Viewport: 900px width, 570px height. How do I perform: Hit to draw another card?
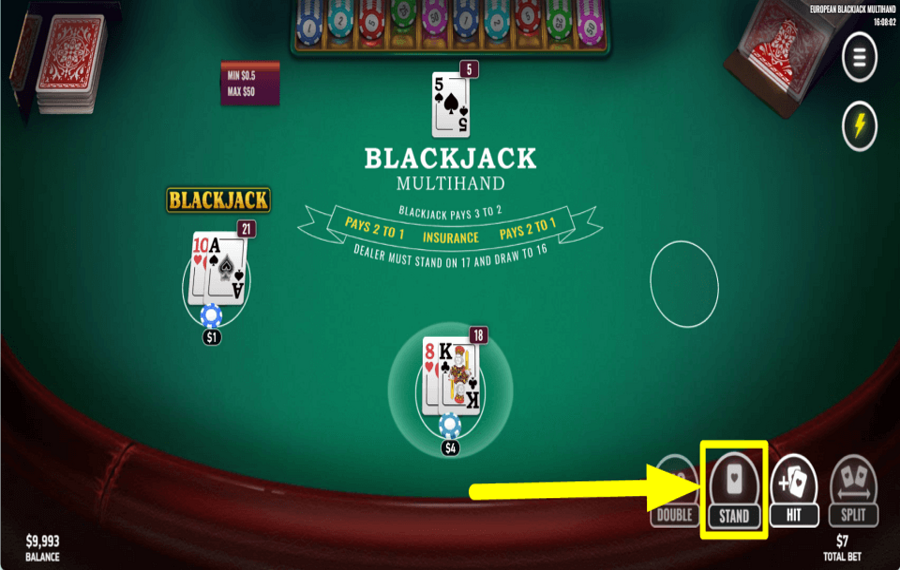794,490
